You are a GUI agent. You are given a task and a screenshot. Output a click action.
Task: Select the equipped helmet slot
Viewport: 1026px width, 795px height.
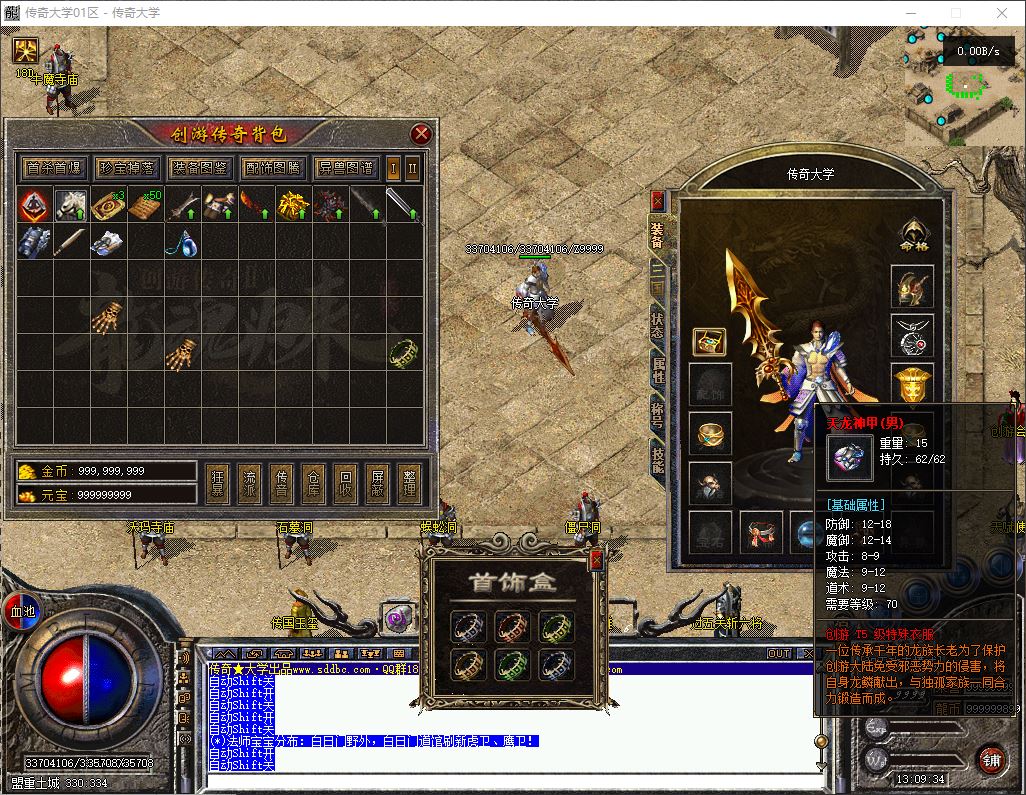pos(911,286)
